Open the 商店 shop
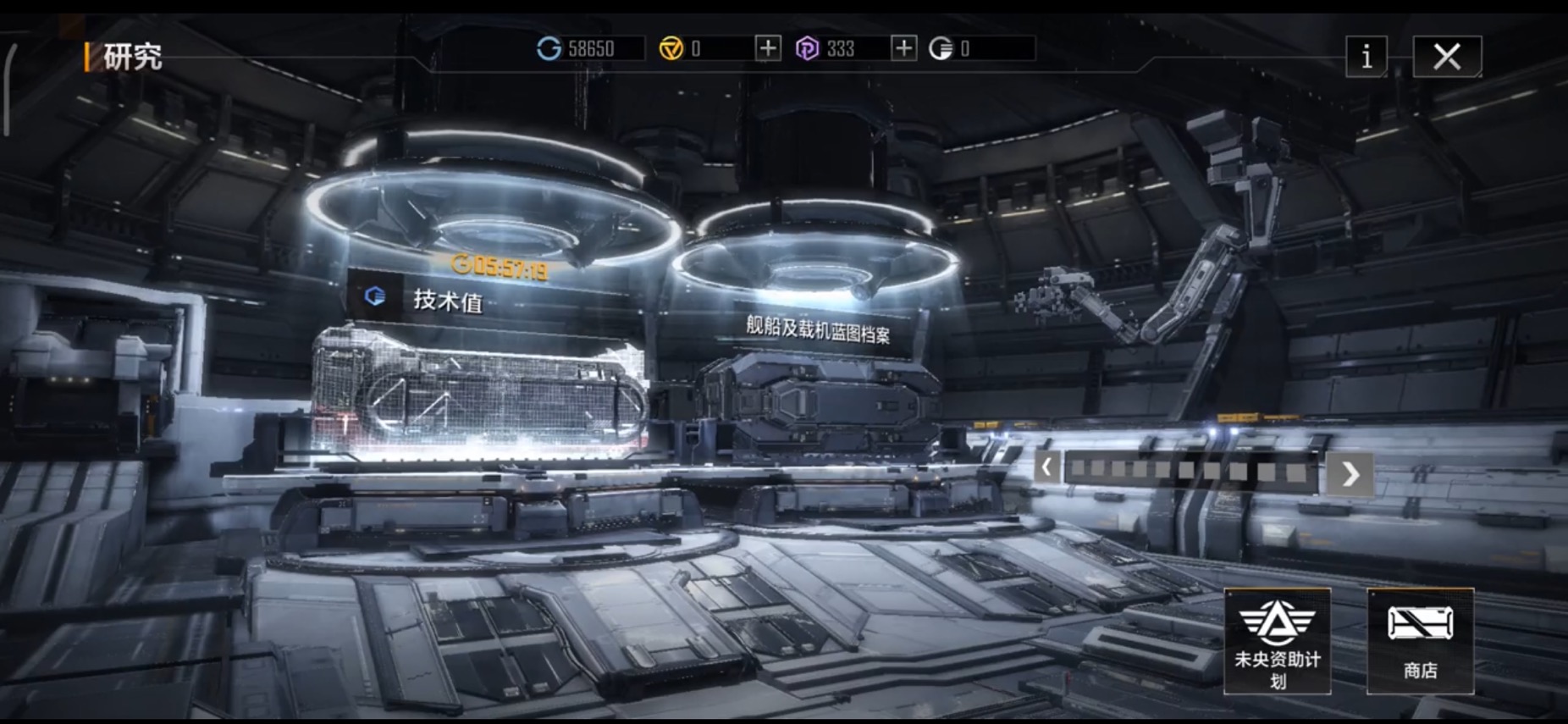This screenshot has height=724, width=1568. pyautogui.click(x=1420, y=641)
